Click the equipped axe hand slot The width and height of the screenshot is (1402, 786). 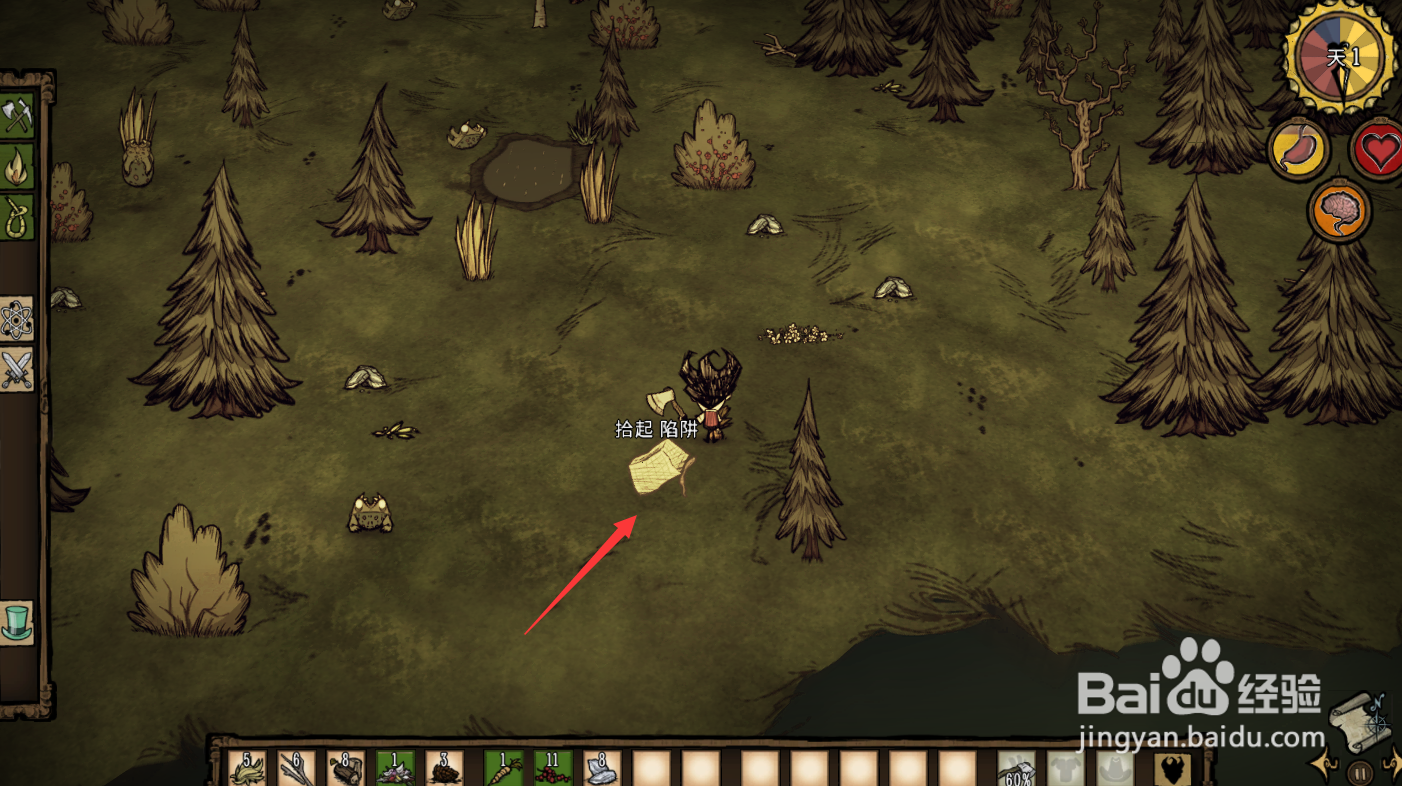pos(1016,770)
